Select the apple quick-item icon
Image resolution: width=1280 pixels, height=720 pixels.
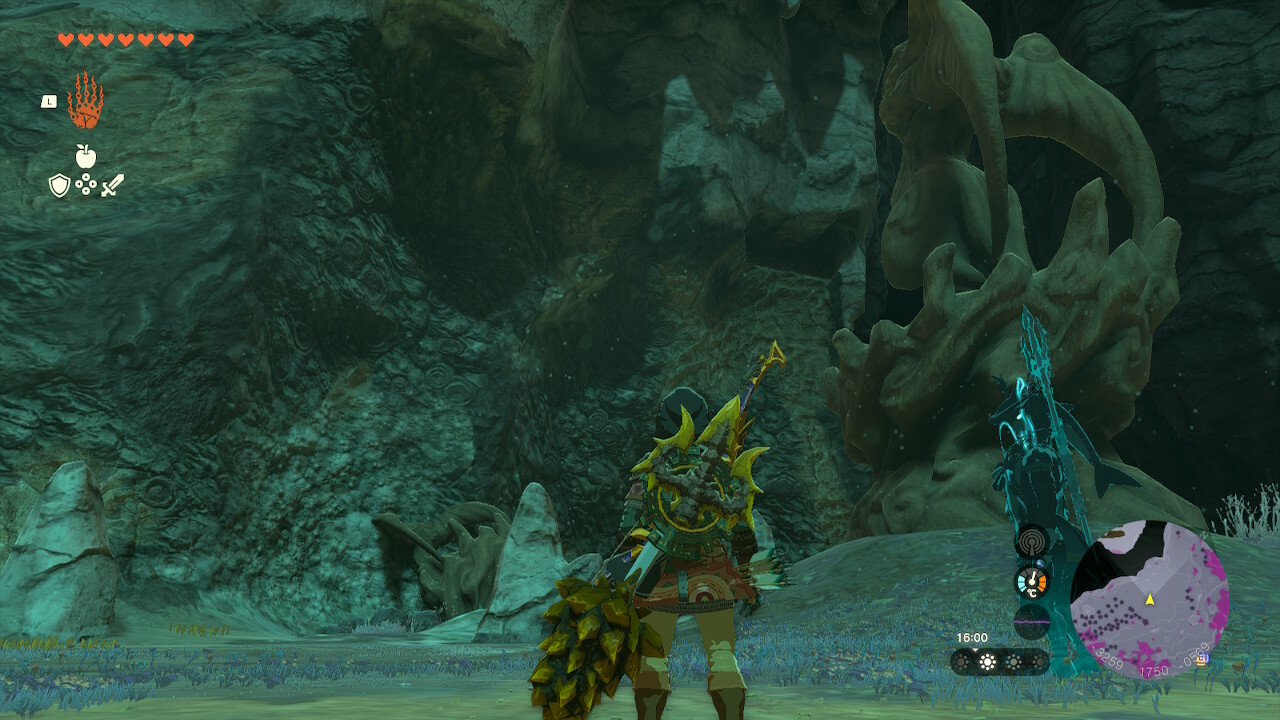pos(85,156)
